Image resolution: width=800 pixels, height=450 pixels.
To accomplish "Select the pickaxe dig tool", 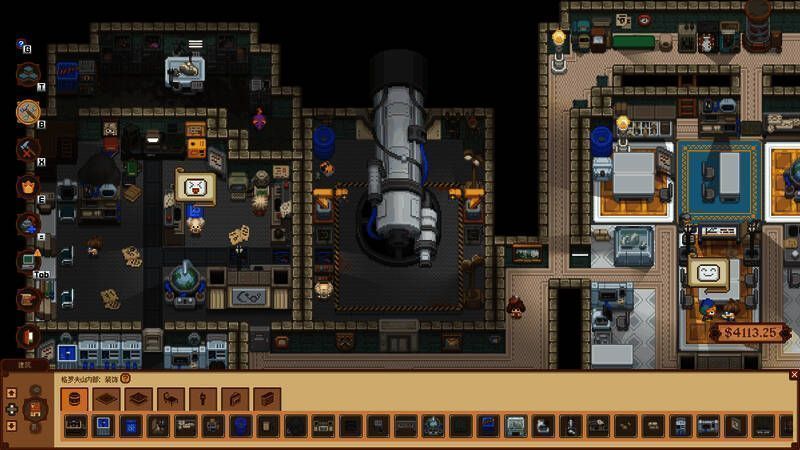I will coord(27,148).
